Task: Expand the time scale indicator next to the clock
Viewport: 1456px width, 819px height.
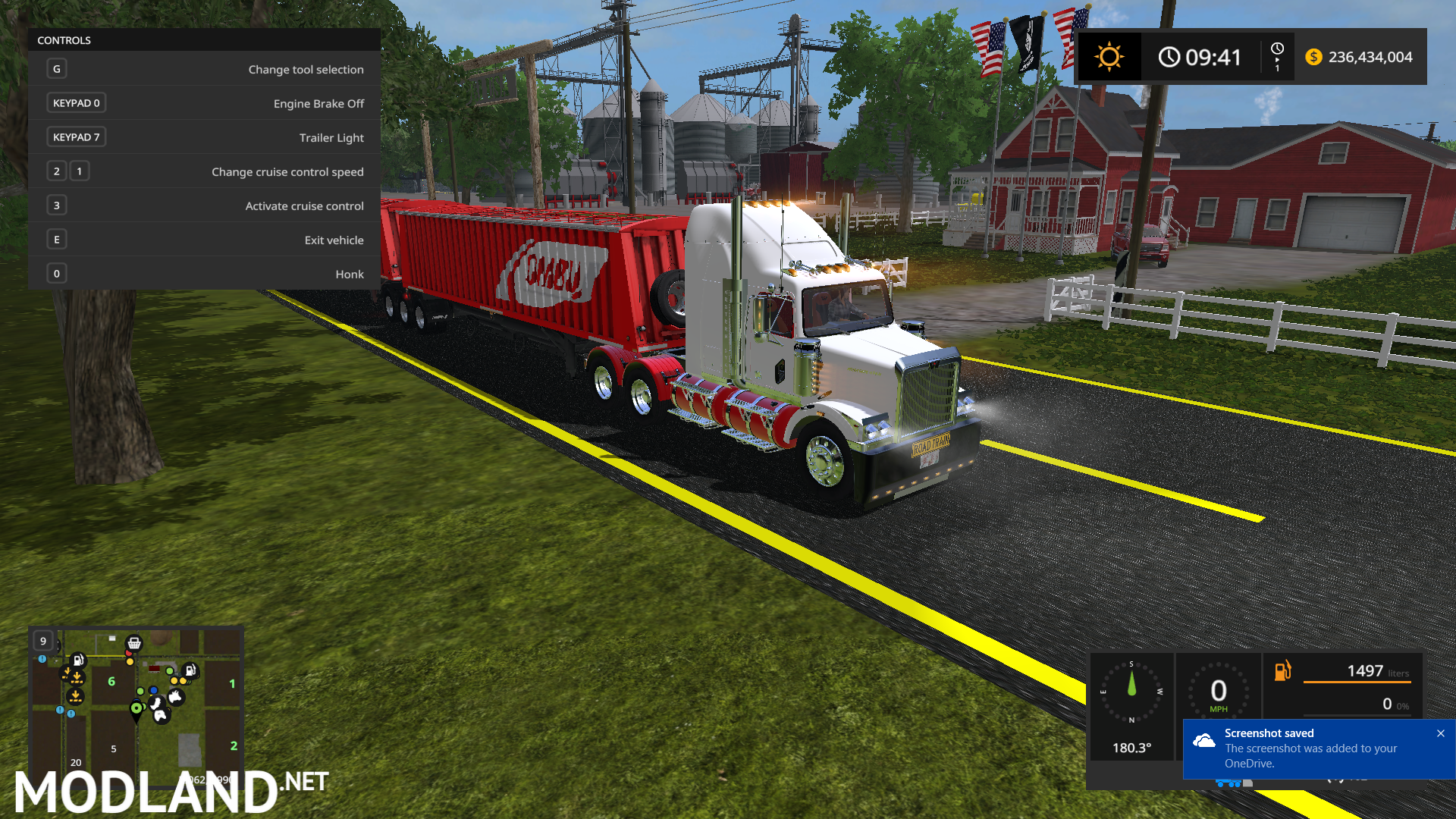Action: pyautogui.click(x=1277, y=56)
